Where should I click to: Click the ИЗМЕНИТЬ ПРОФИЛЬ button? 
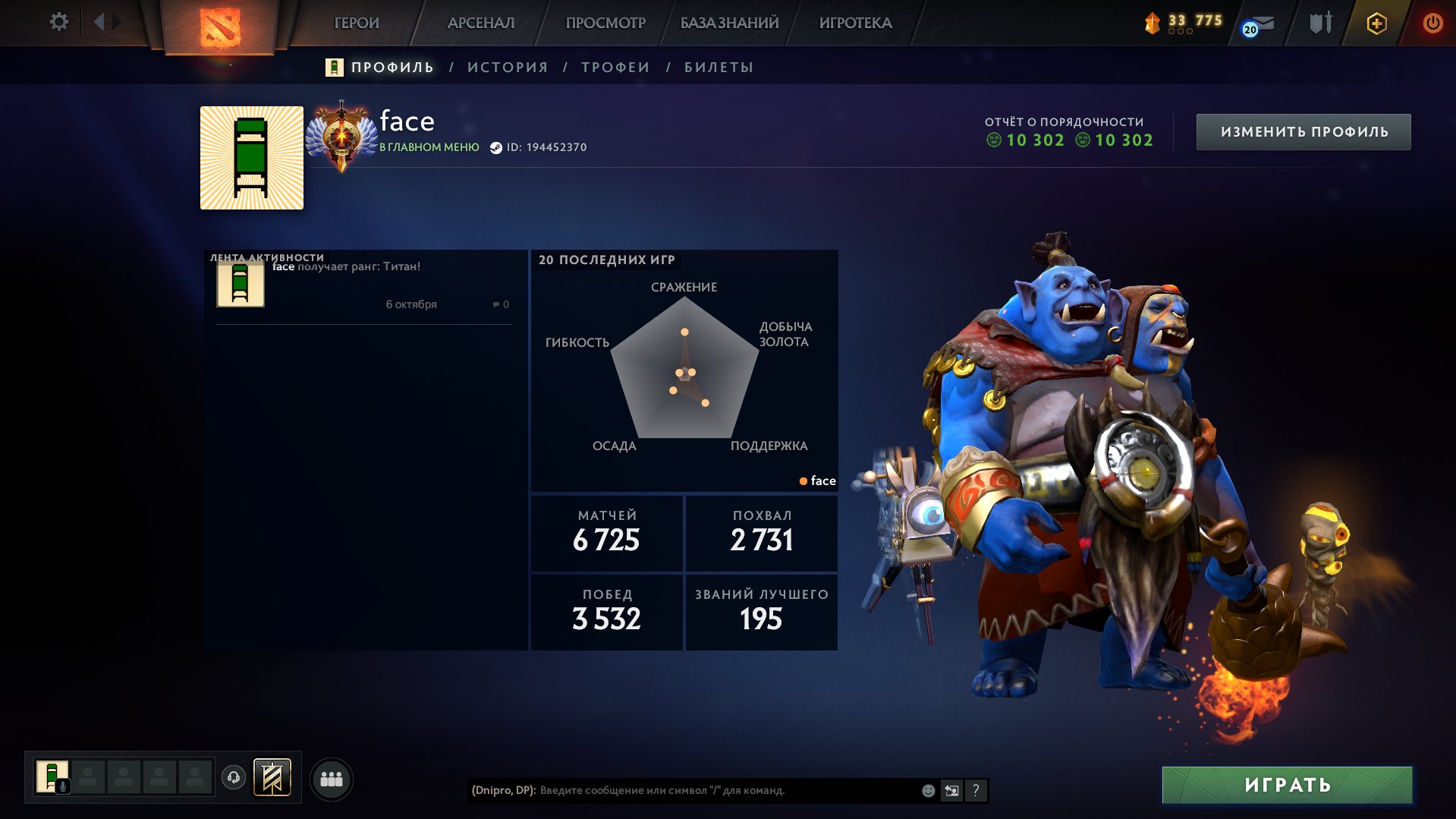[1303, 132]
